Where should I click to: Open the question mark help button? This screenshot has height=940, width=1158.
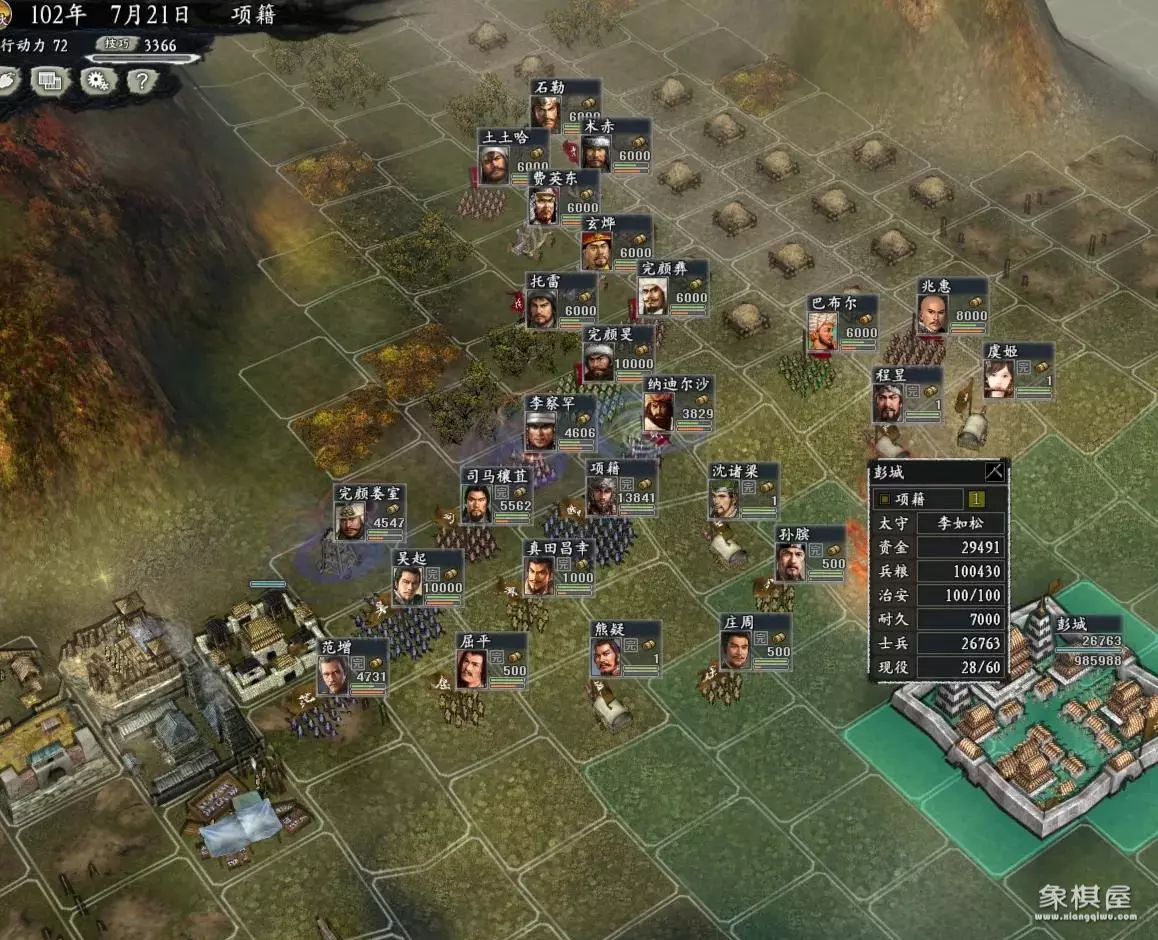(141, 81)
